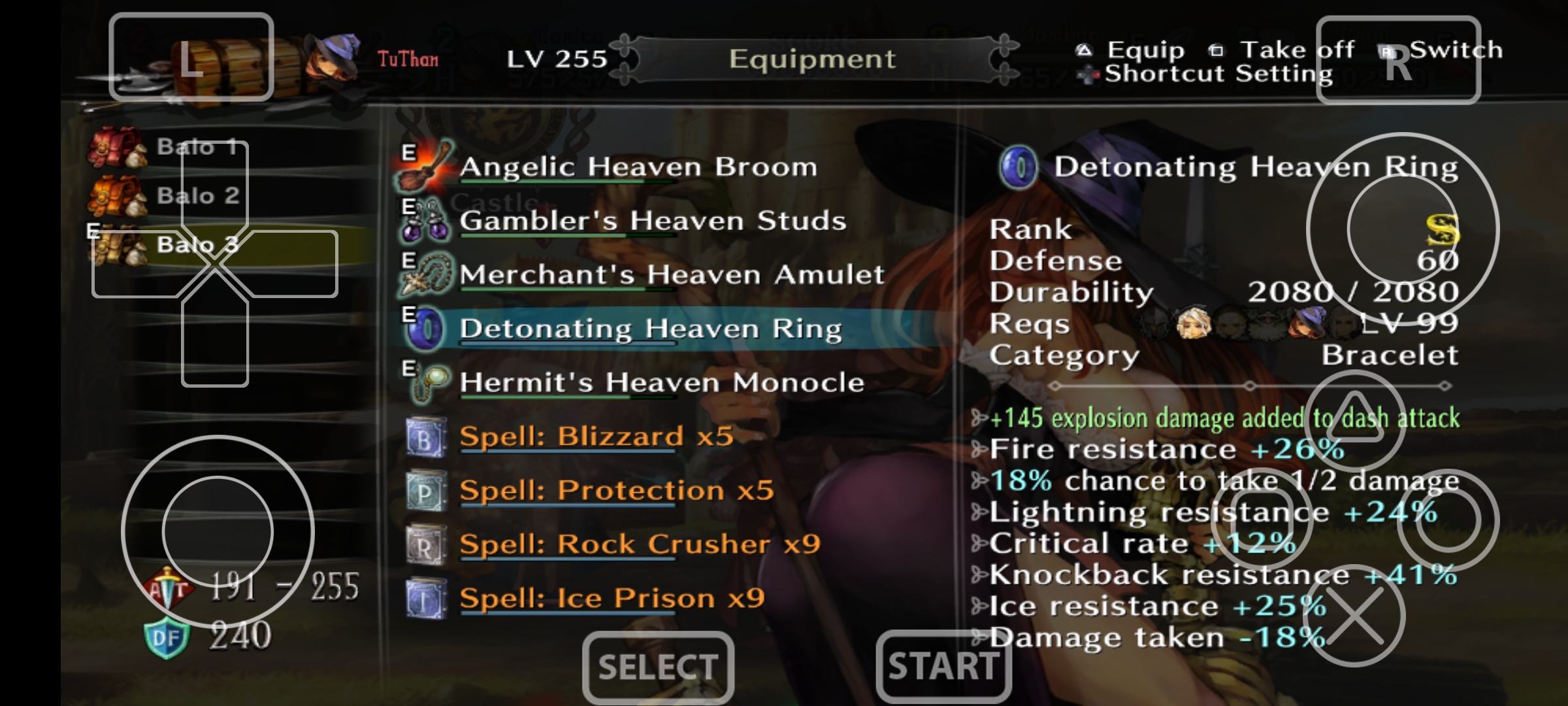The width and height of the screenshot is (1568, 706).
Task: Tap the on-screen cross button
Action: pos(1355,616)
